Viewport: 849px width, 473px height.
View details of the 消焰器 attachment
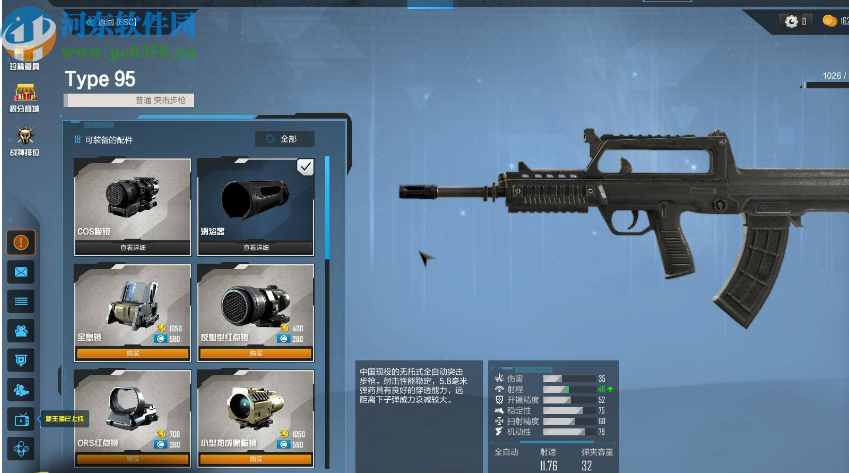click(x=255, y=247)
